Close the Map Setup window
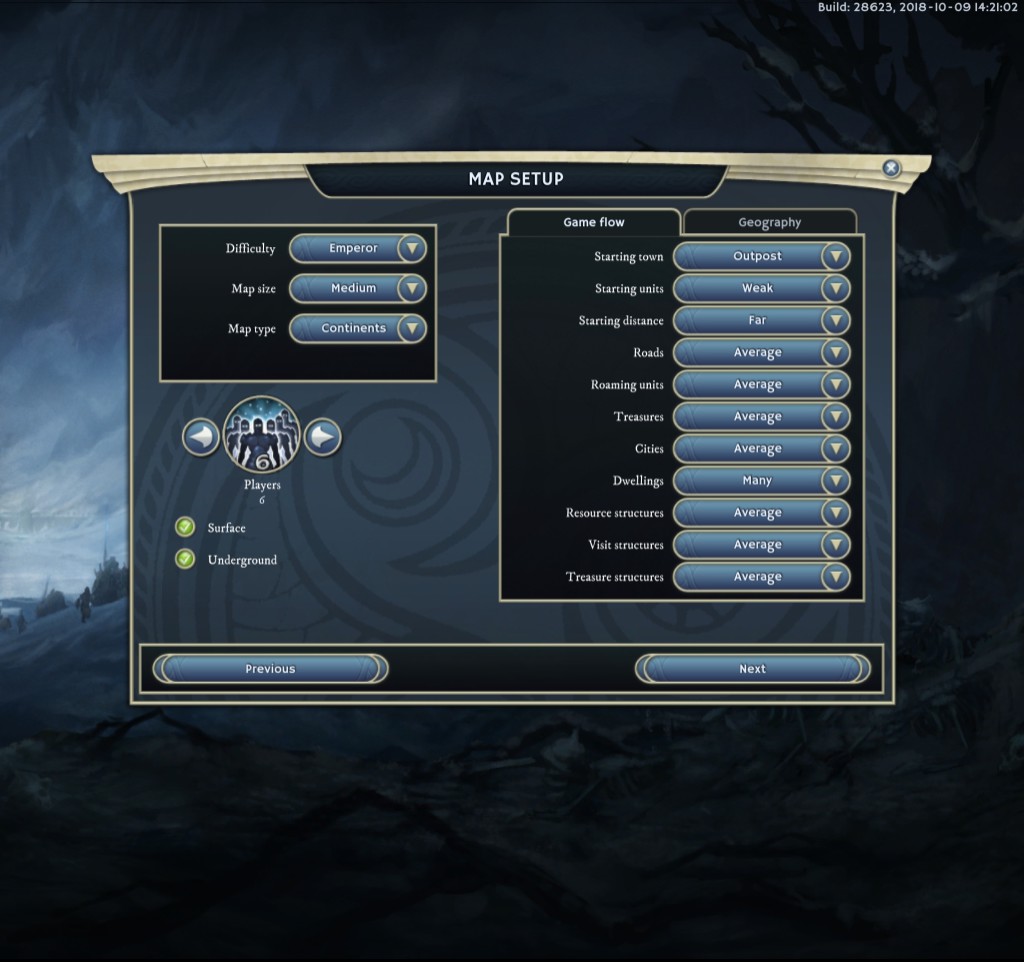Screen dimensions: 1024x962 pos(891,169)
